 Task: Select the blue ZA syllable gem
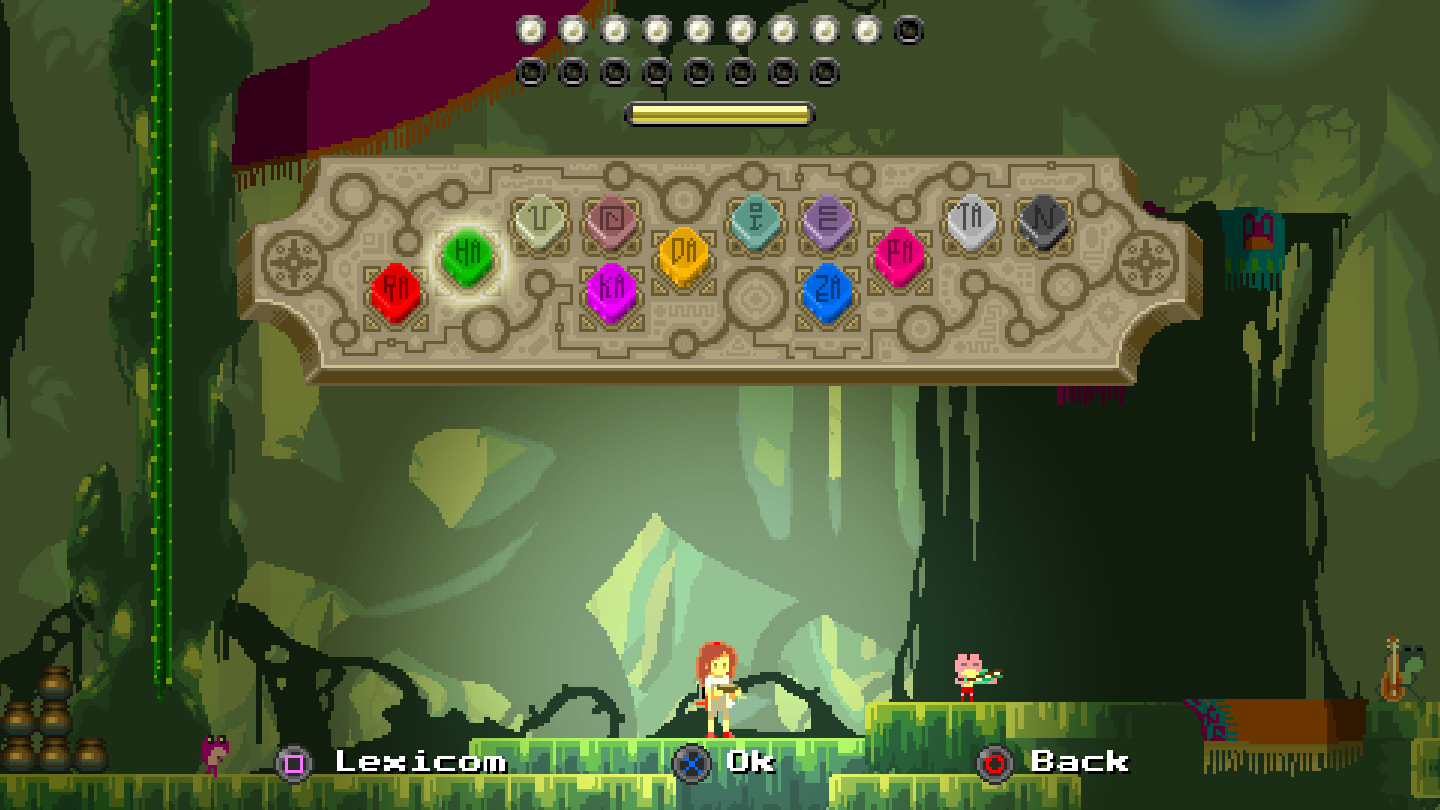point(829,293)
